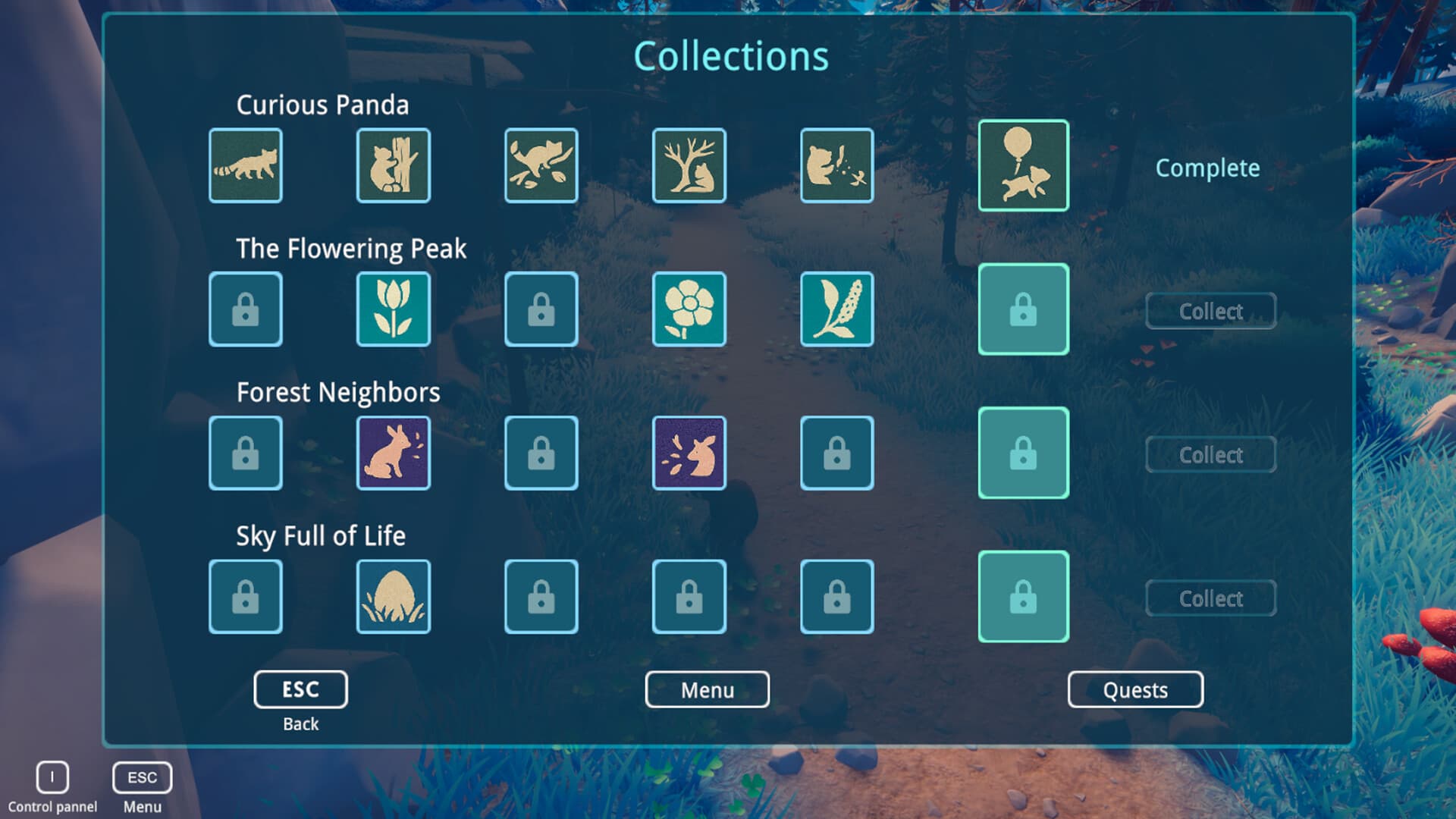Click the panda sitting under tree icon

689,166
